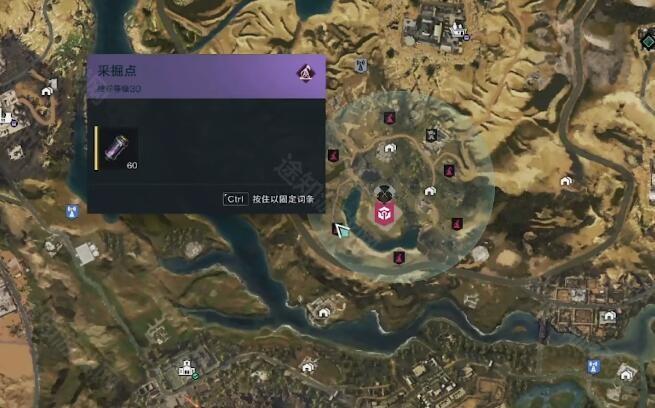Select the white building marker with green badge
The image size is (655, 408).
(x=186, y=370)
